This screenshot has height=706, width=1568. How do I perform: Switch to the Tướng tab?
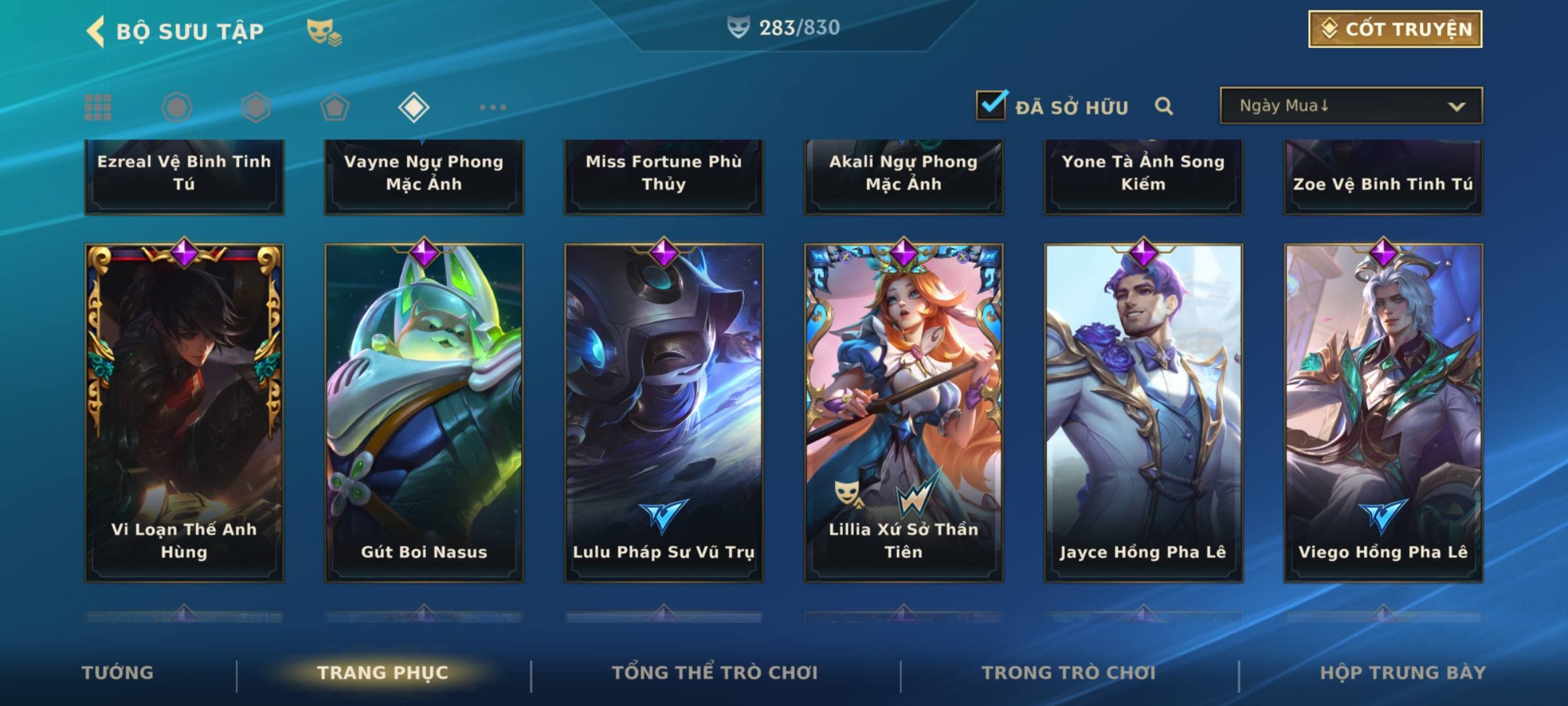pyautogui.click(x=118, y=673)
